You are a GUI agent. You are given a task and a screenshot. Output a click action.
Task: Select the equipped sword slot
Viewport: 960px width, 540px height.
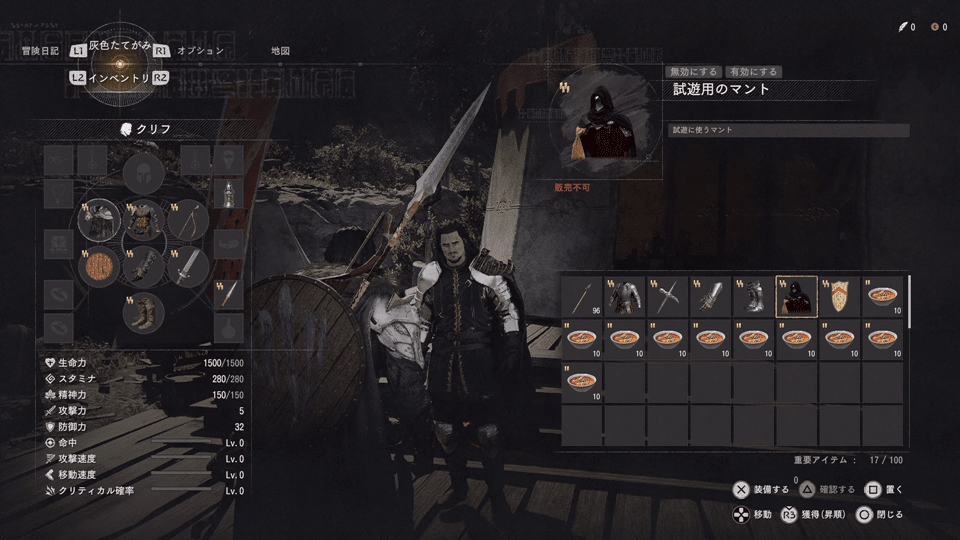[188, 267]
